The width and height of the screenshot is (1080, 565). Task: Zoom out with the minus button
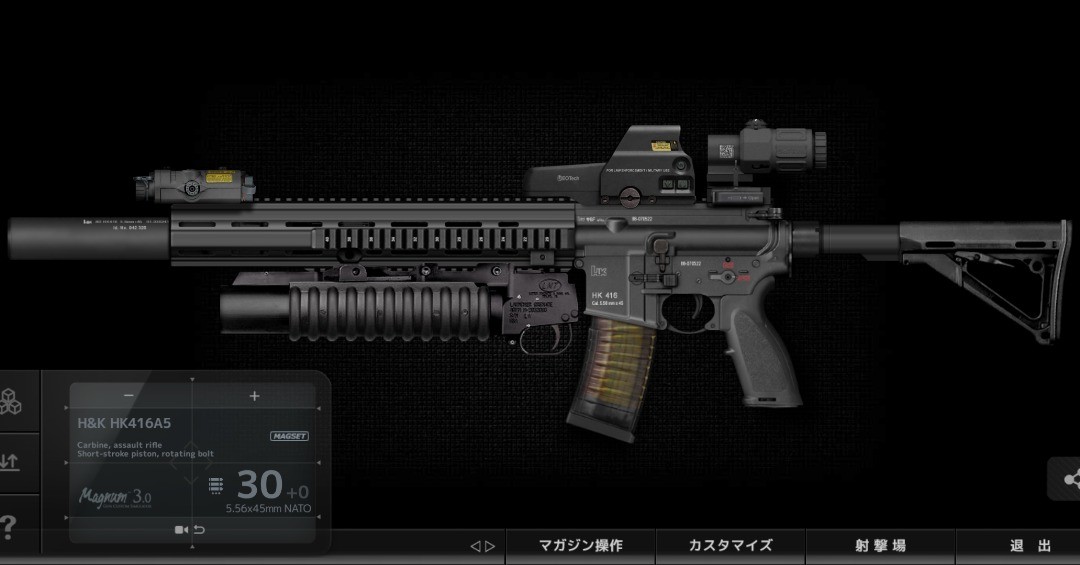click(128, 396)
